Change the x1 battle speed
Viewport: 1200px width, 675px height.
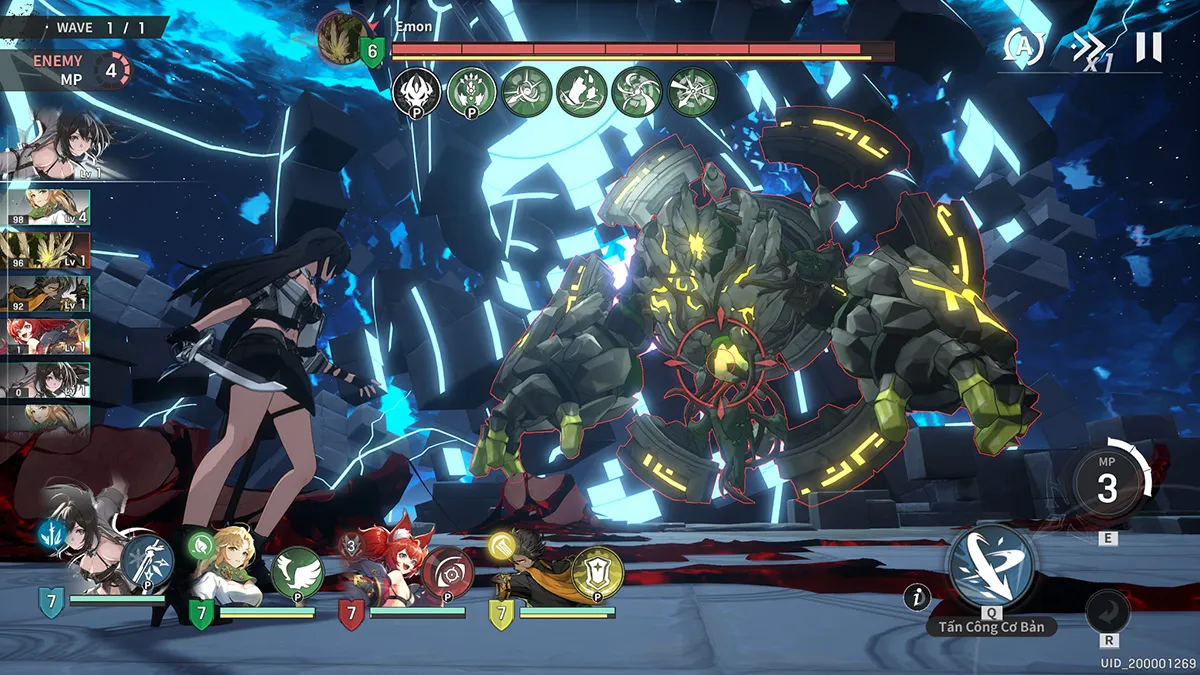(x=1087, y=48)
